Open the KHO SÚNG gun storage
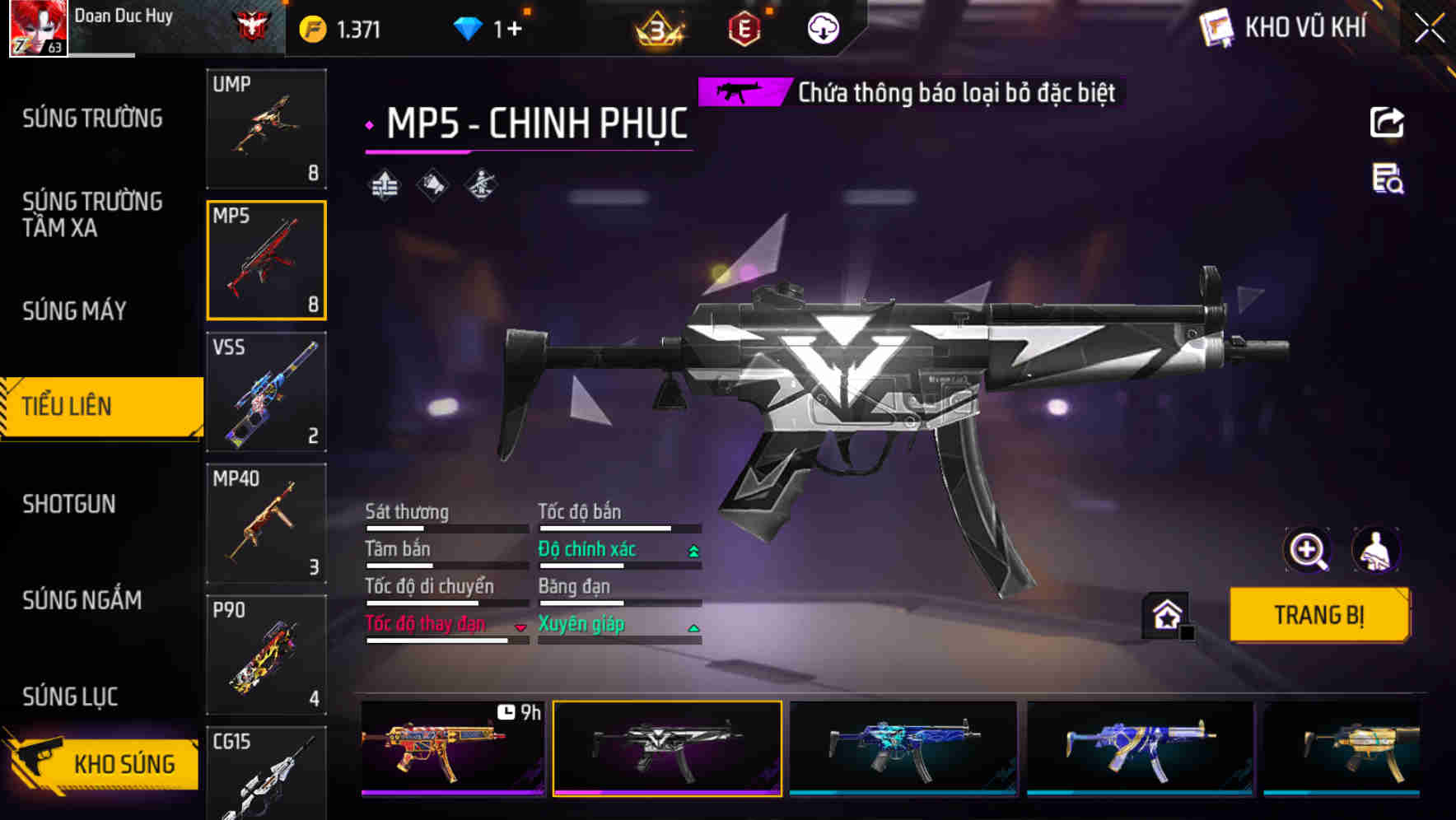The height and width of the screenshot is (820, 1456). point(103,763)
